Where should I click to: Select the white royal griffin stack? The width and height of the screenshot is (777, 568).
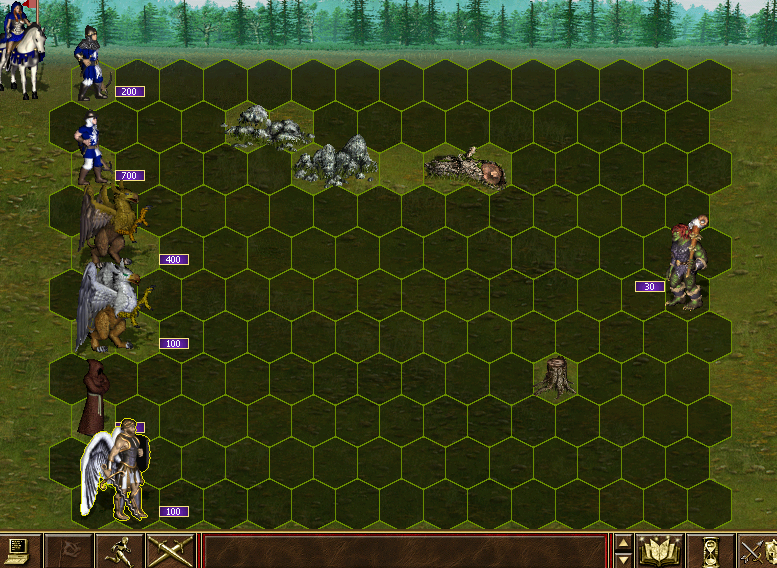tap(110, 306)
